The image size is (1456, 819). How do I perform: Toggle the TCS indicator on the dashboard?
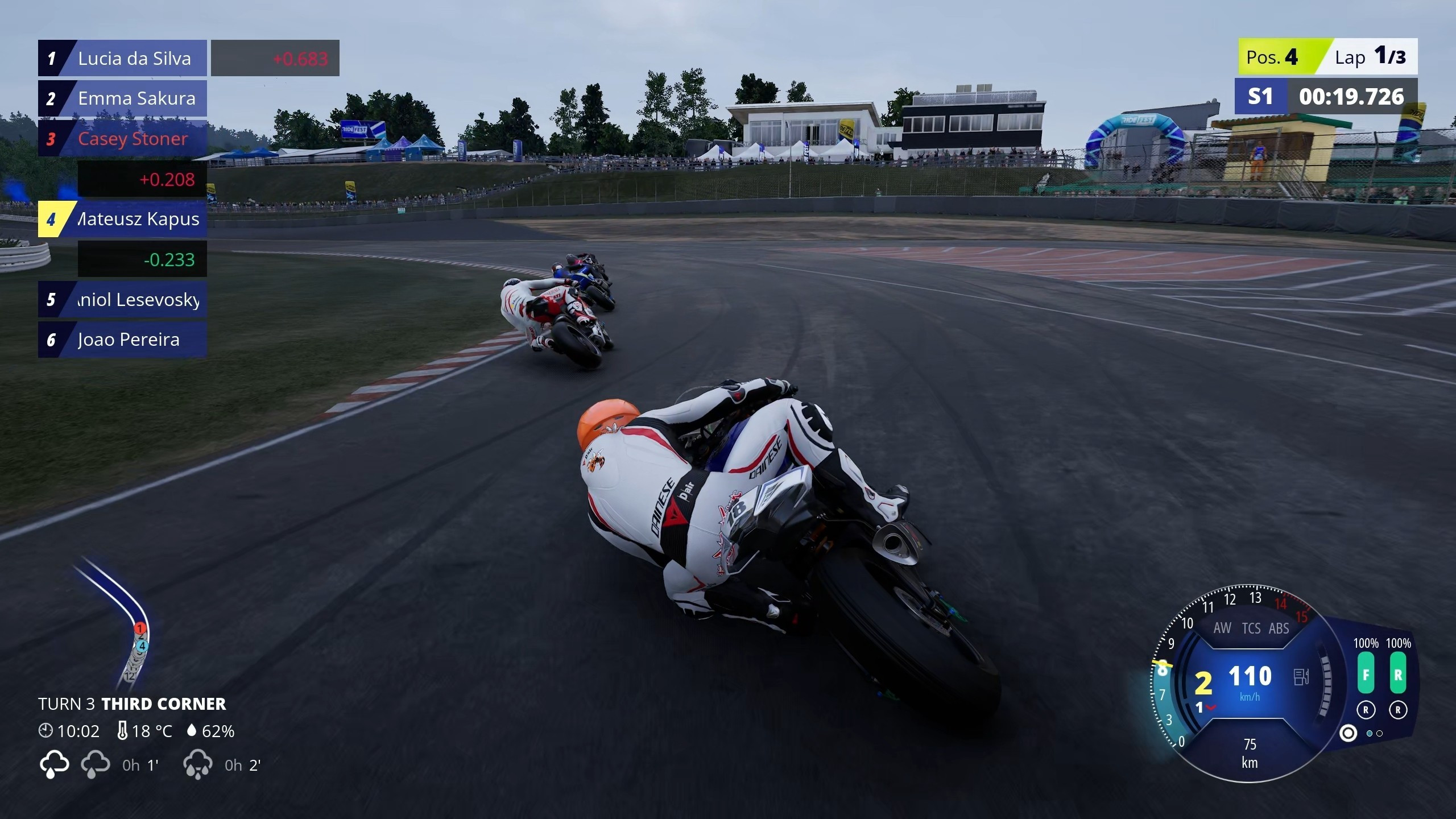coord(1251,628)
